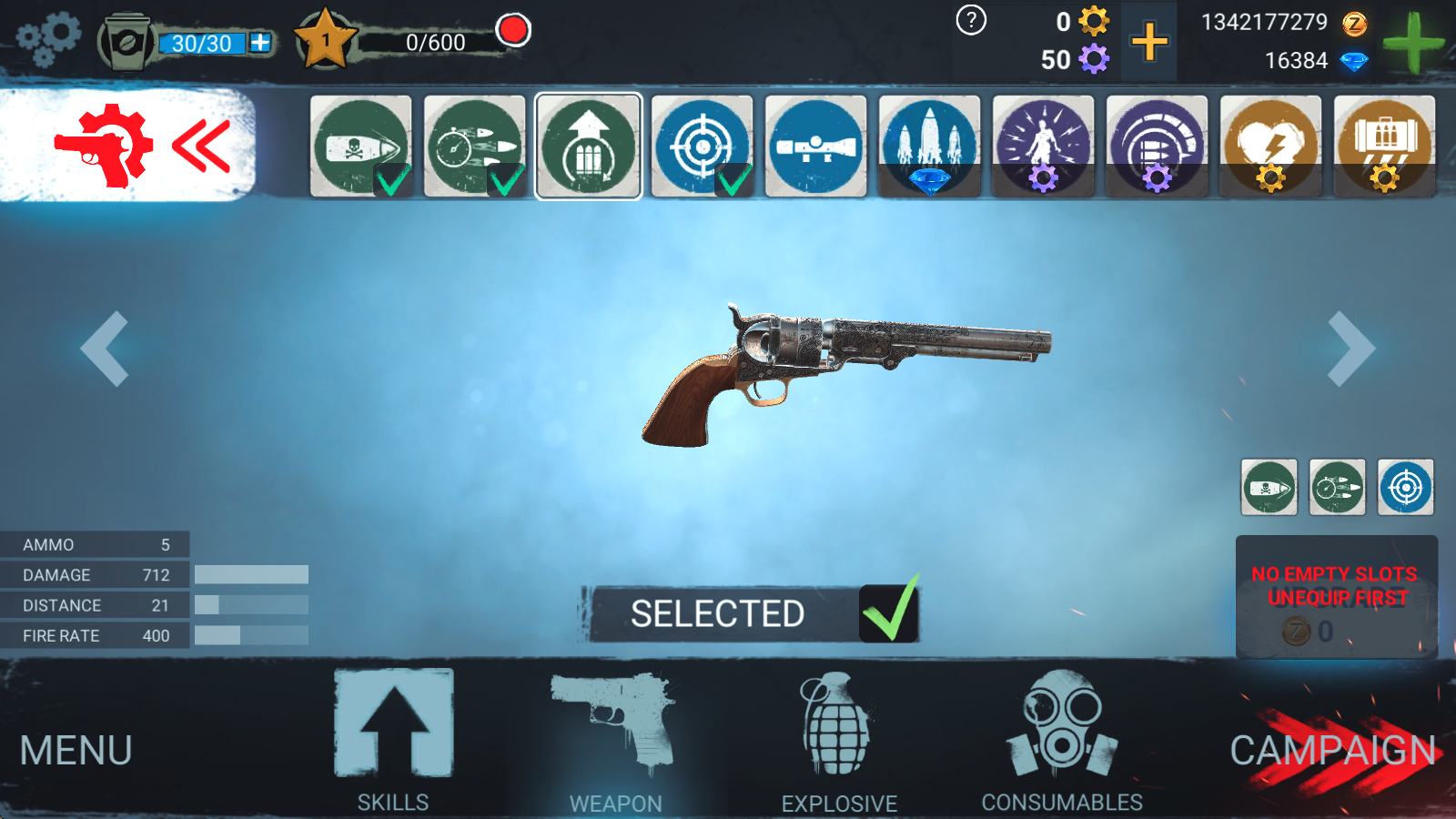Open the question mark help button
Image resolution: width=1456 pixels, height=819 pixels.
point(971,20)
